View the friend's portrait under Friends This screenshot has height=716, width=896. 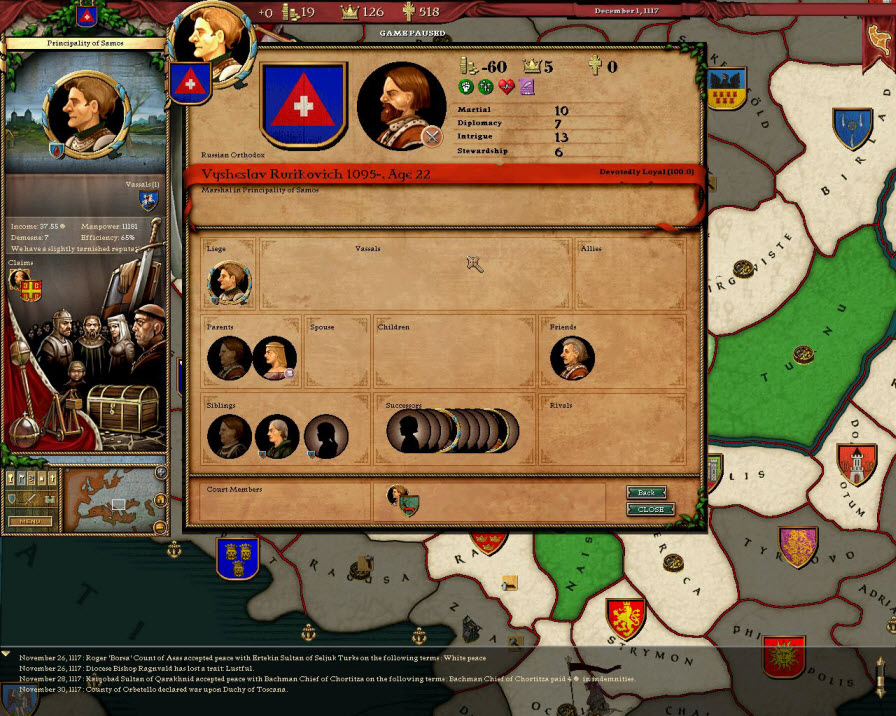[572, 358]
